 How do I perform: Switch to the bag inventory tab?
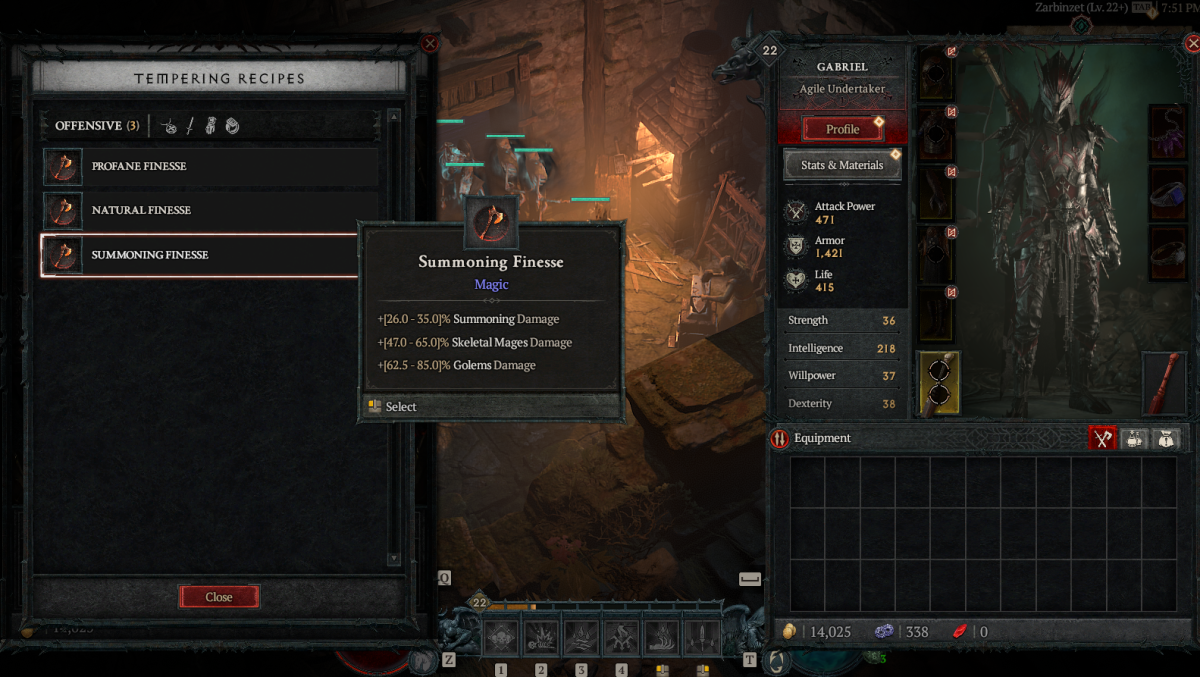tap(1166, 438)
